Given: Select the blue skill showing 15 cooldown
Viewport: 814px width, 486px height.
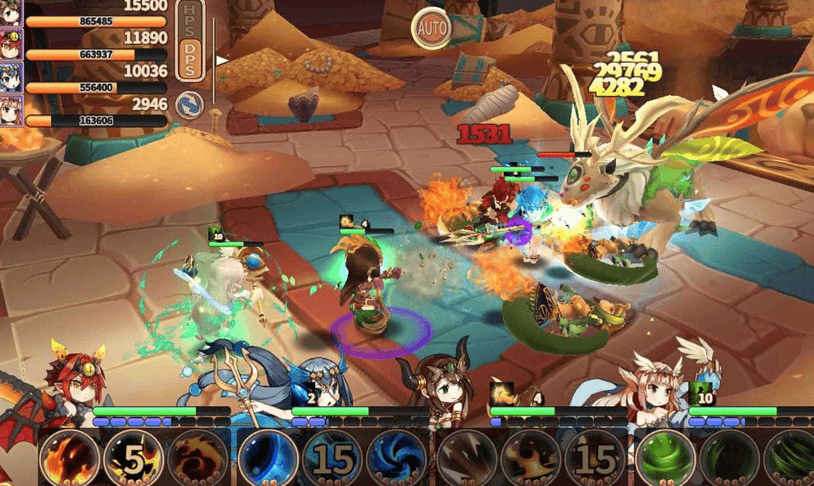Looking at the screenshot, I should 332,458.
